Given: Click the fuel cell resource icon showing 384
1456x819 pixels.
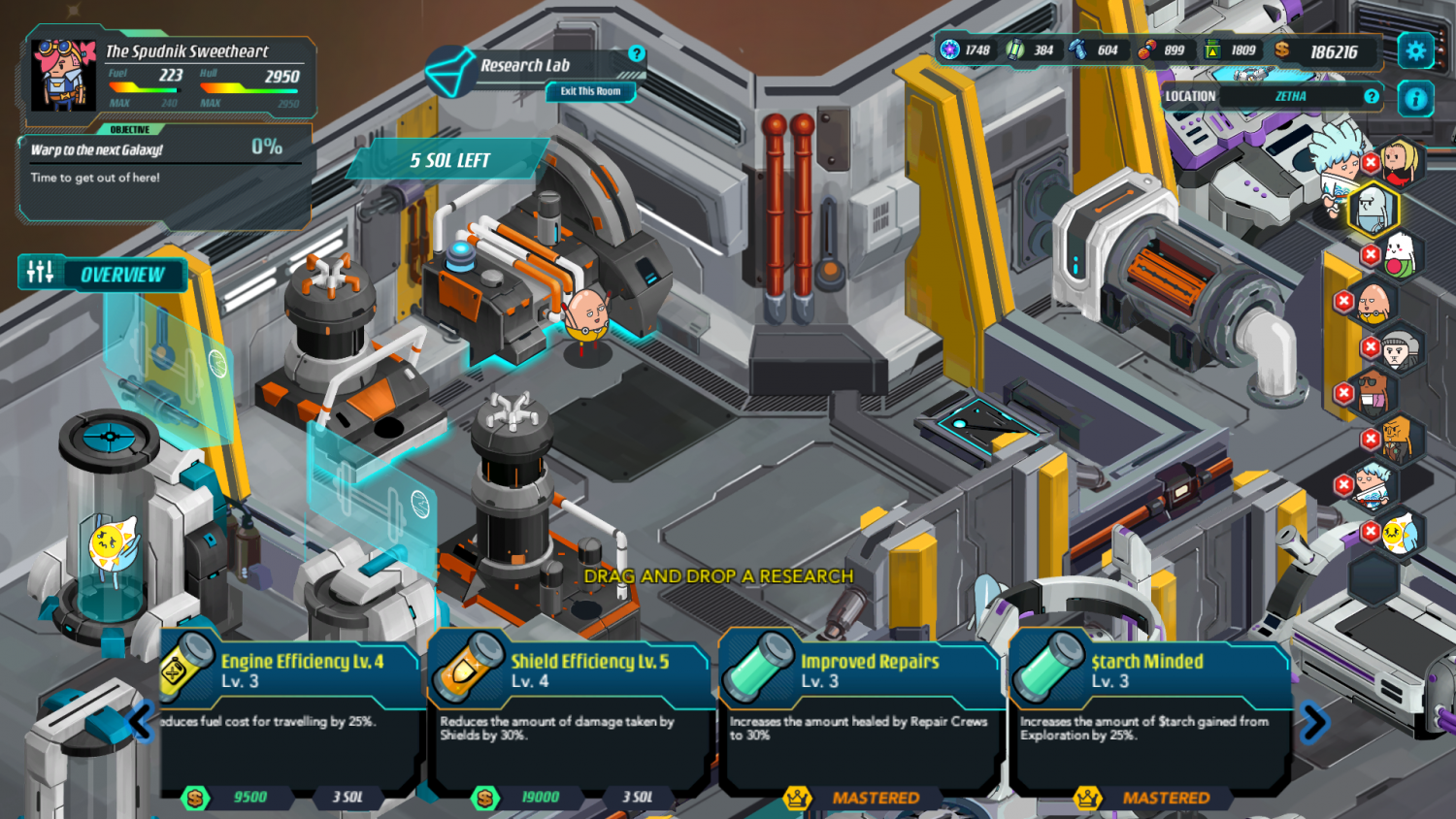Looking at the screenshot, I should click(x=1013, y=49).
